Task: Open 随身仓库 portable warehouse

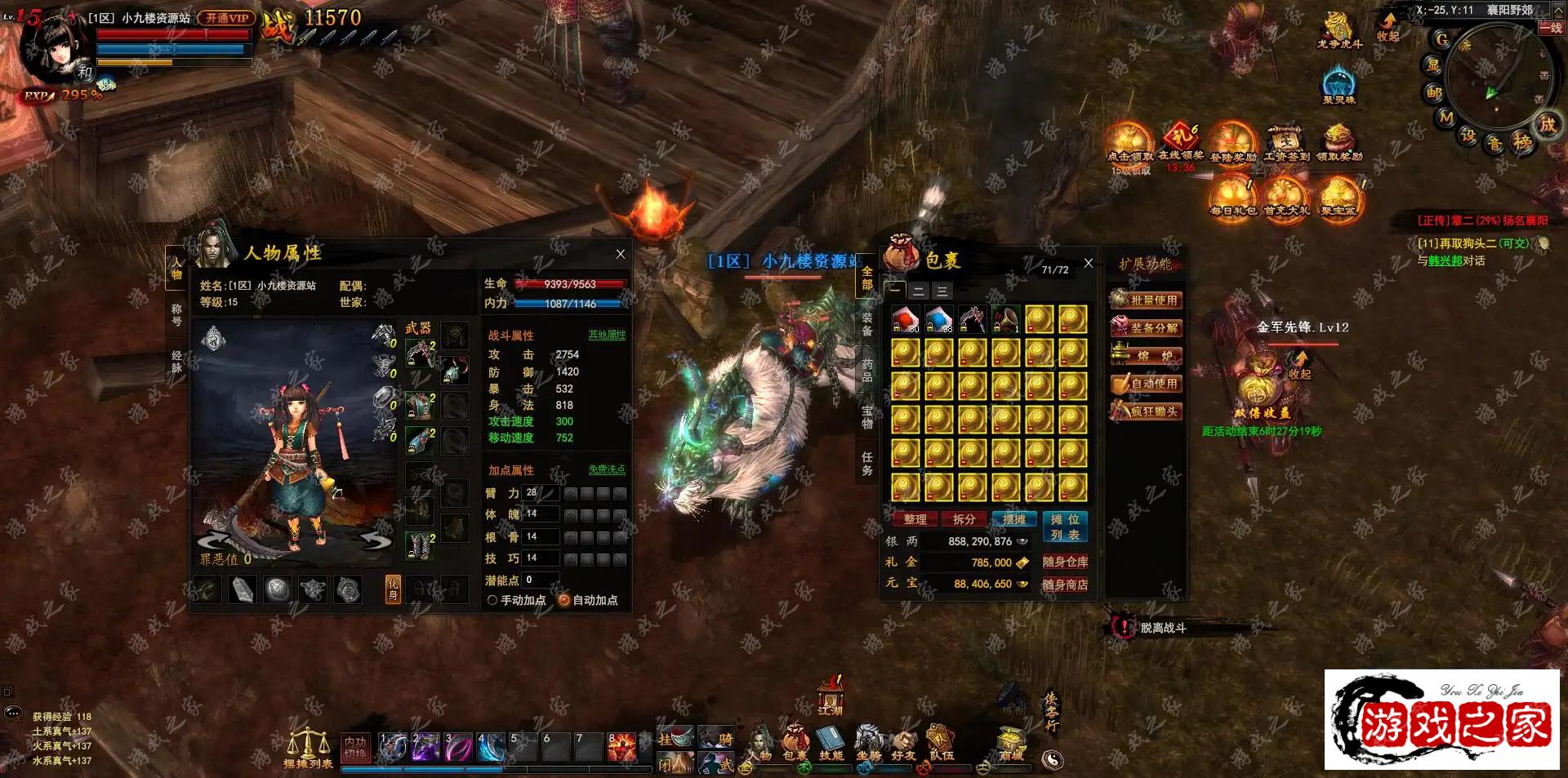Action: click(1065, 562)
